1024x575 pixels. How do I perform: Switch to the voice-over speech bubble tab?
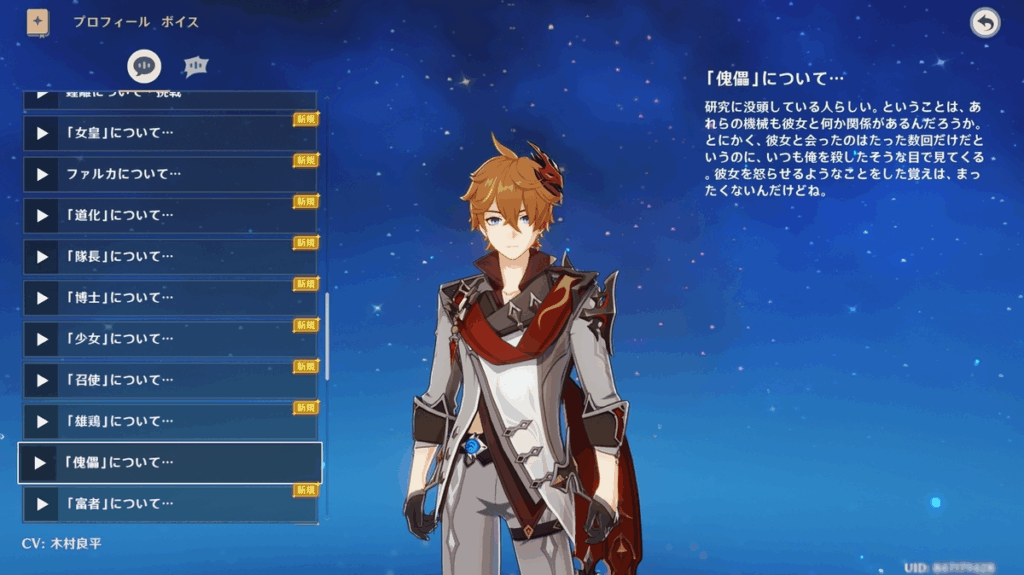(144, 66)
